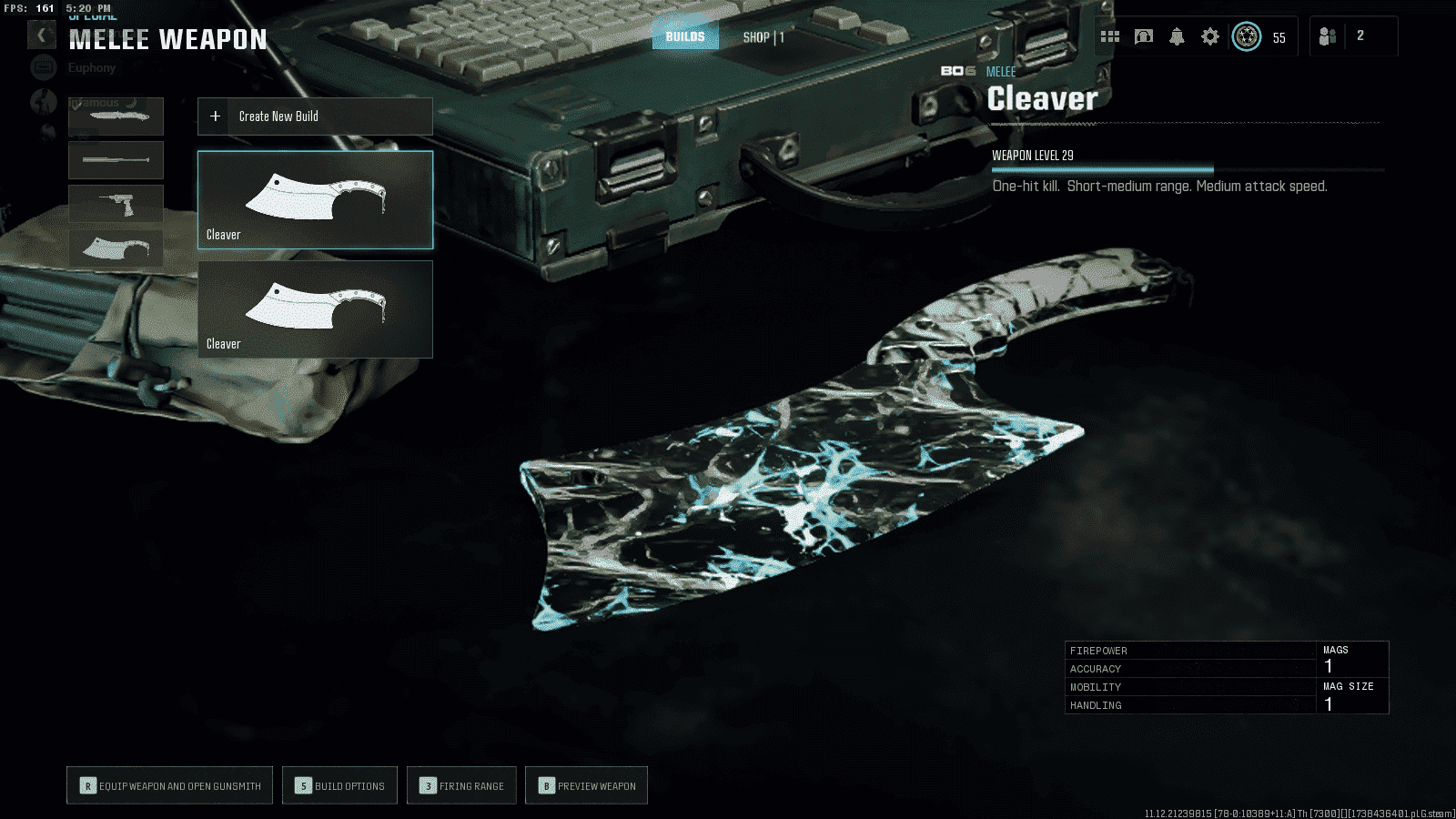Select the baseball bat weapon thumbnail
This screenshot has height=819, width=1456.
(116, 160)
